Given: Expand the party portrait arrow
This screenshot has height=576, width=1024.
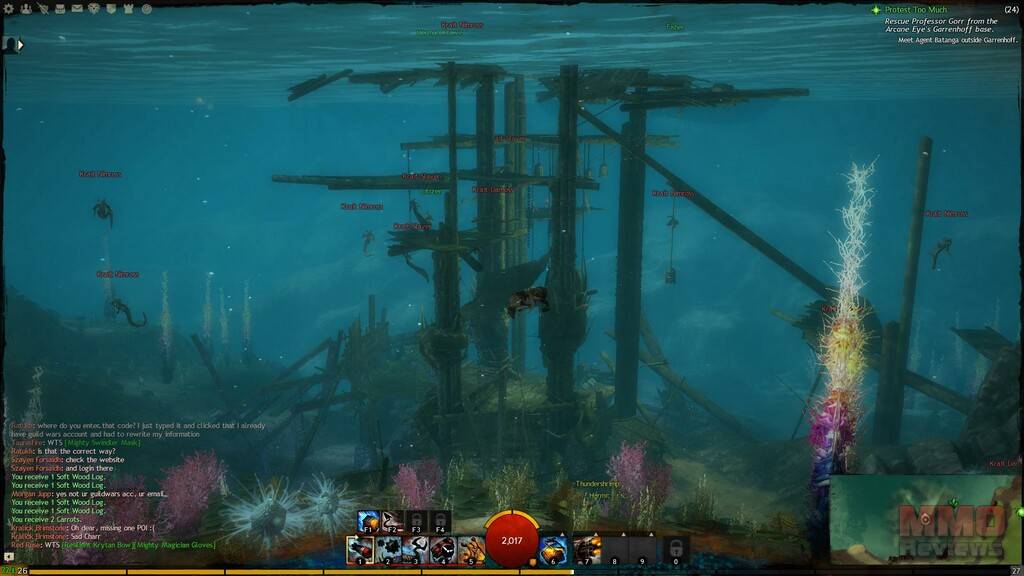Looking at the screenshot, I should pos(20,44).
